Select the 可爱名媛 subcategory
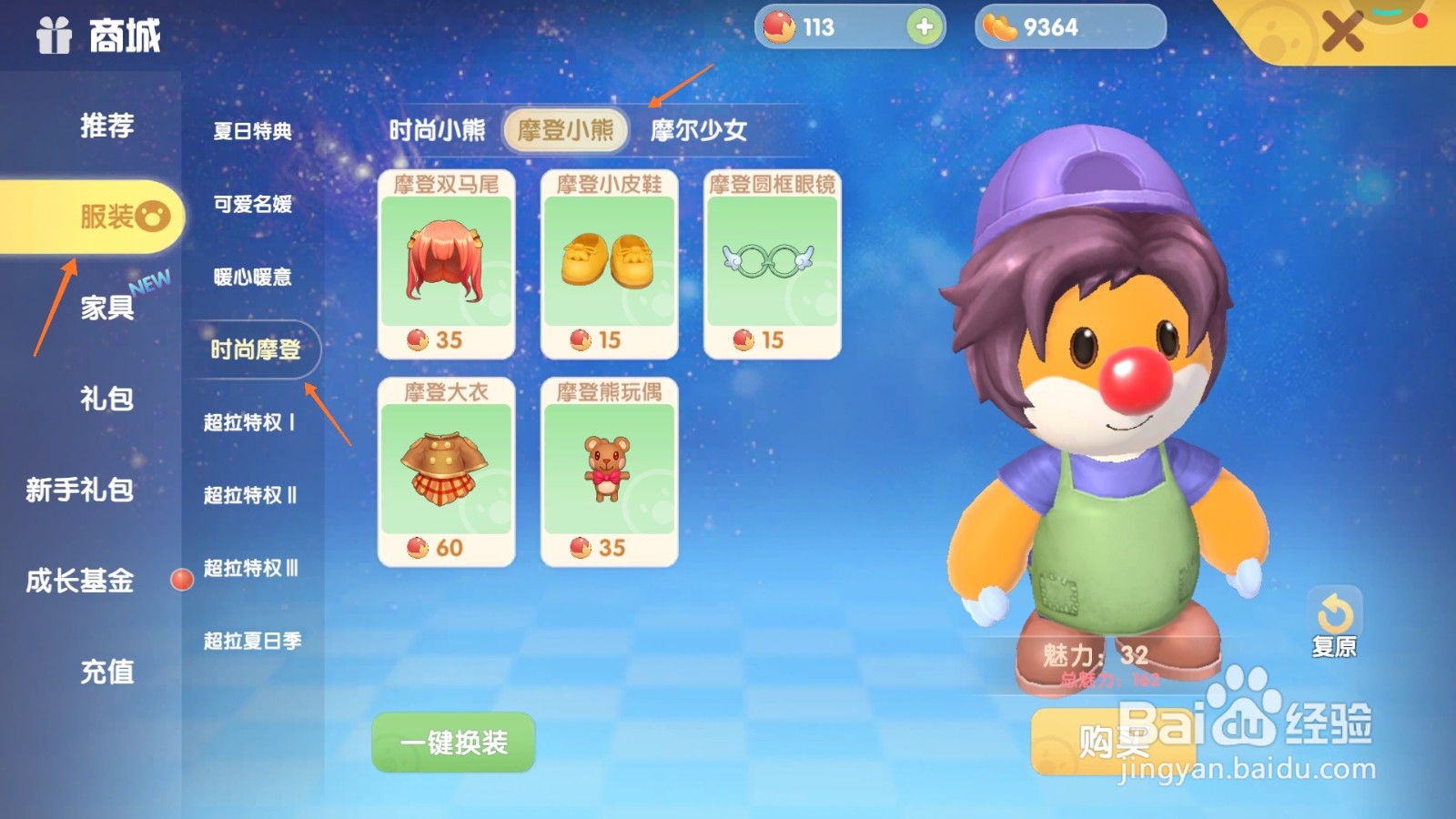Viewport: 1456px width, 819px height. click(253, 204)
